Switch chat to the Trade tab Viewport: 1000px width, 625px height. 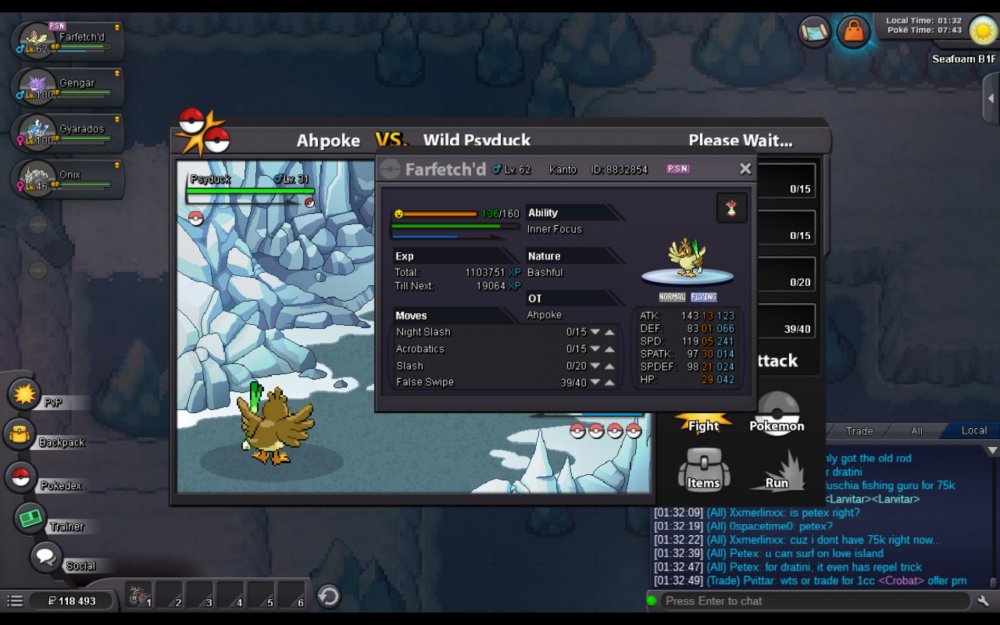[859, 431]
